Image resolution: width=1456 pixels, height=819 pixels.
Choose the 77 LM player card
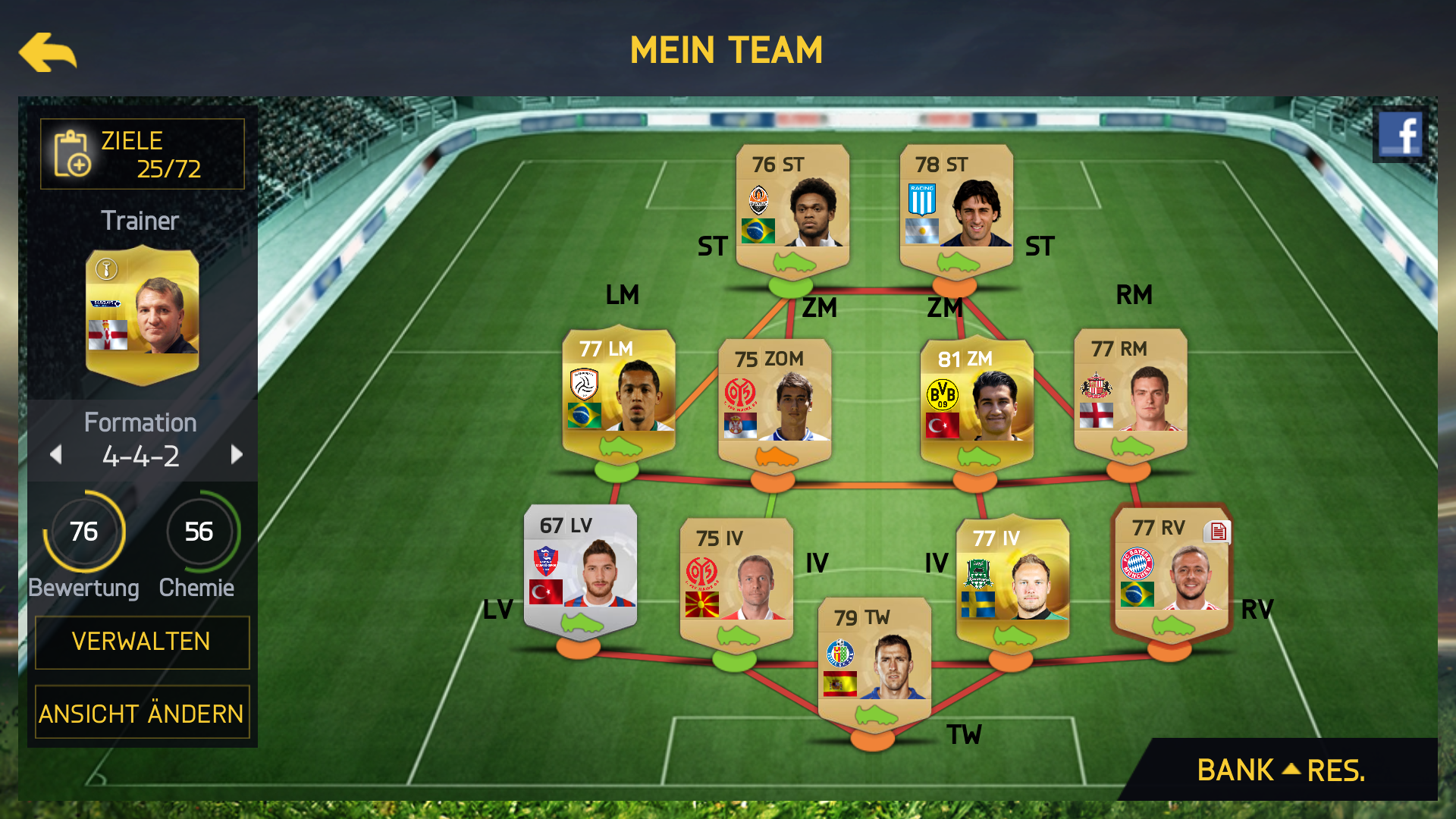click(x=619, y=394)
